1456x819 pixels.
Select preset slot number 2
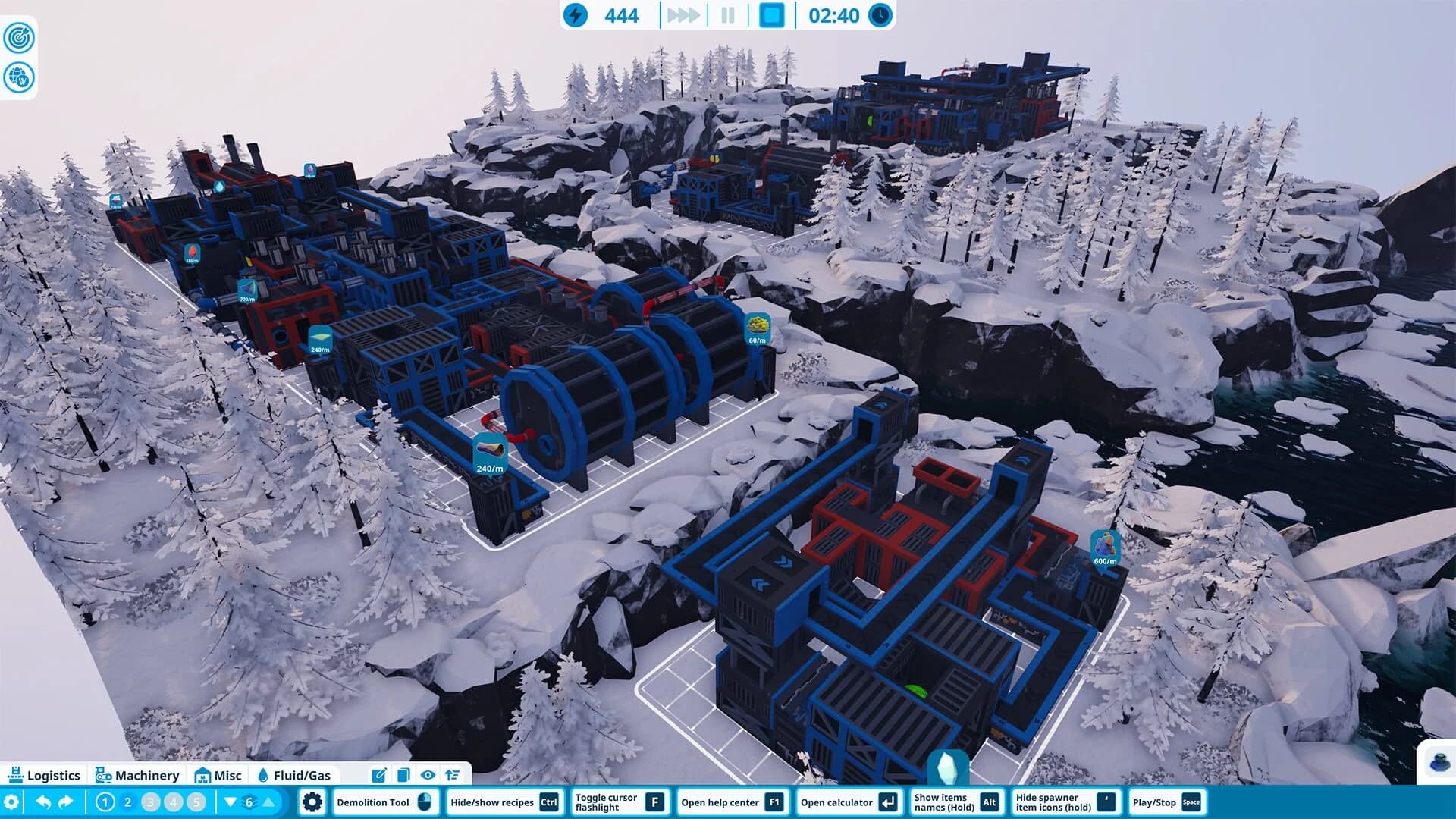(127, 802)
